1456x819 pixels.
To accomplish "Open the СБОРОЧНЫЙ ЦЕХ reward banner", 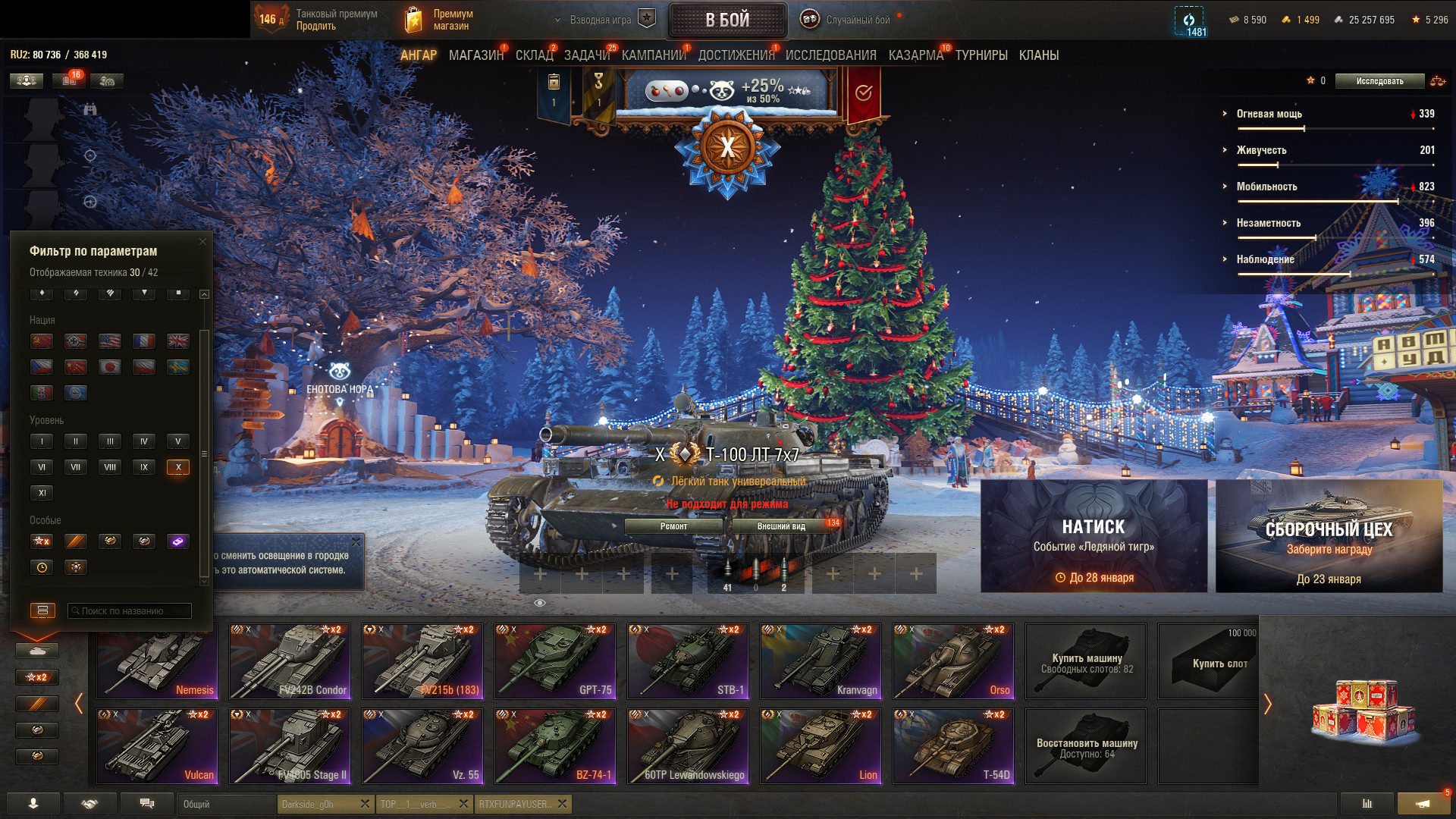I will point(1329,535).
